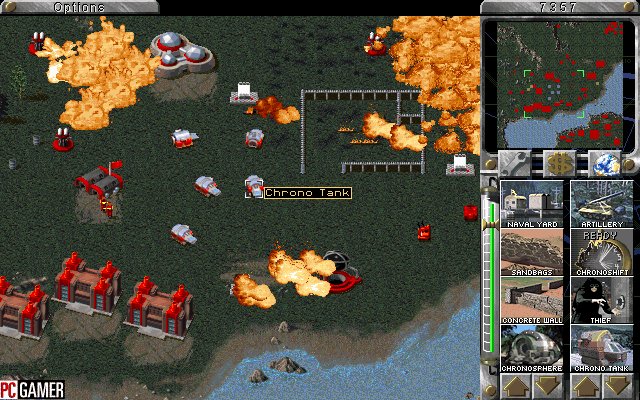Select the bracketed Chrono Tank unit on the field
Screen dimensions: 640x400
coord(254,186)
